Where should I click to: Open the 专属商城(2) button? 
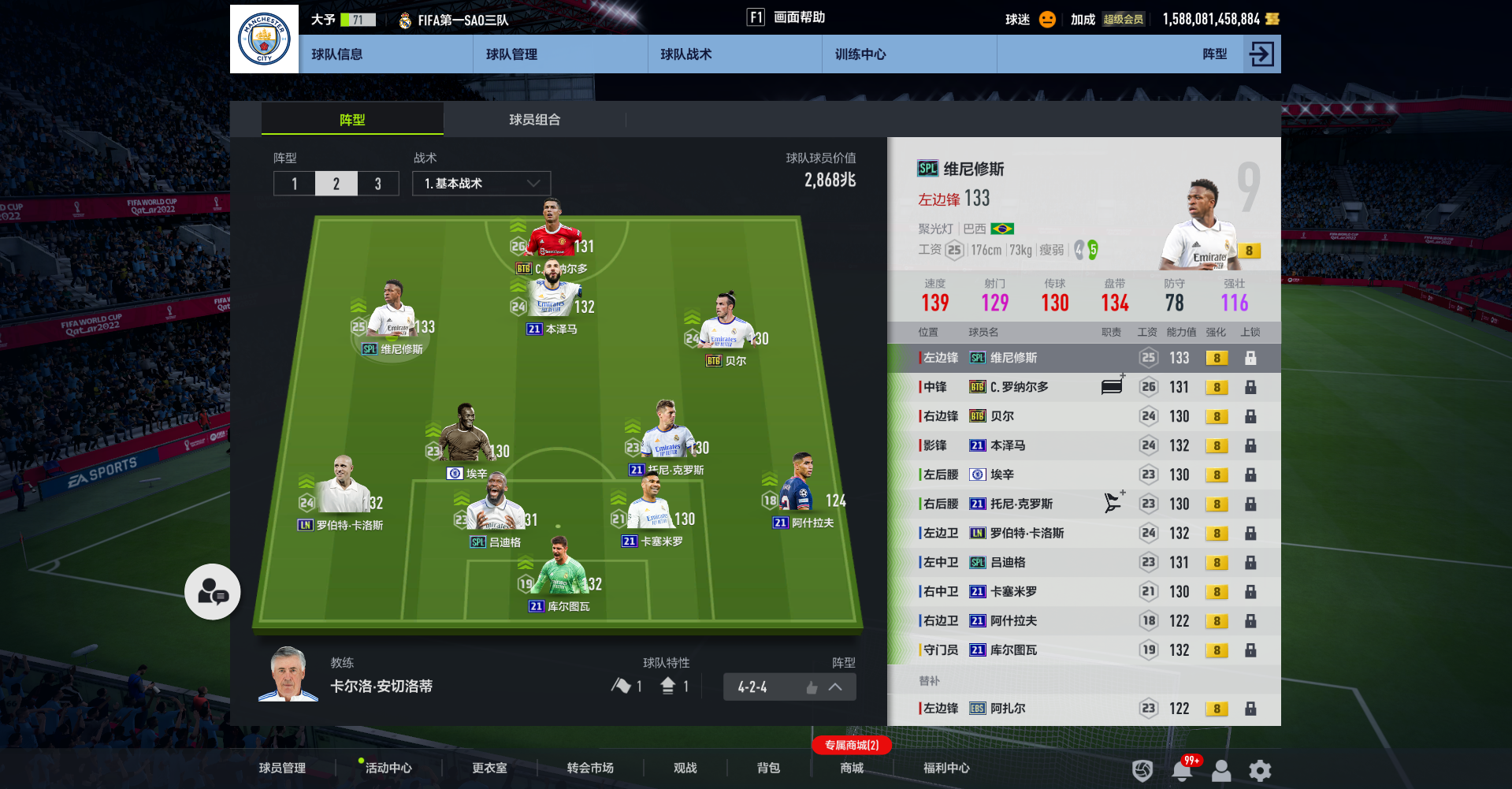(x=851, y=744)
